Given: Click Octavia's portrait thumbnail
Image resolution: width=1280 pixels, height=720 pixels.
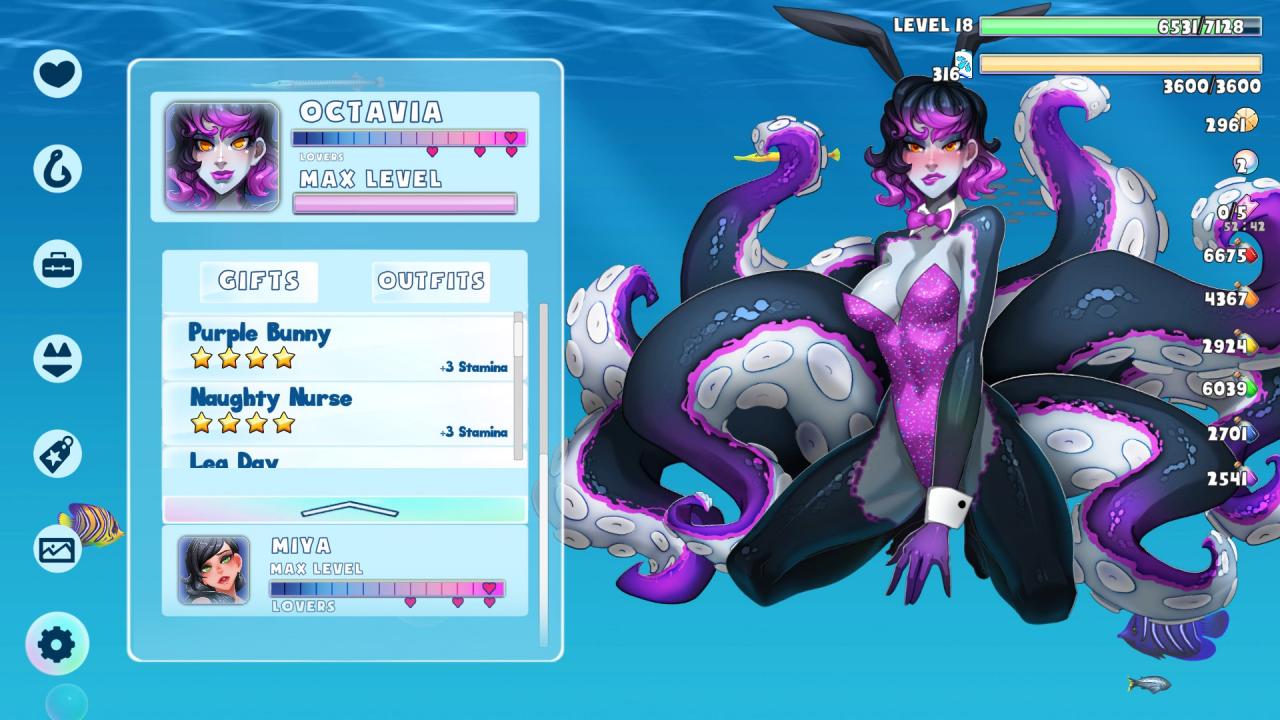Looking at the screenshot, I should tap(222, 157).
